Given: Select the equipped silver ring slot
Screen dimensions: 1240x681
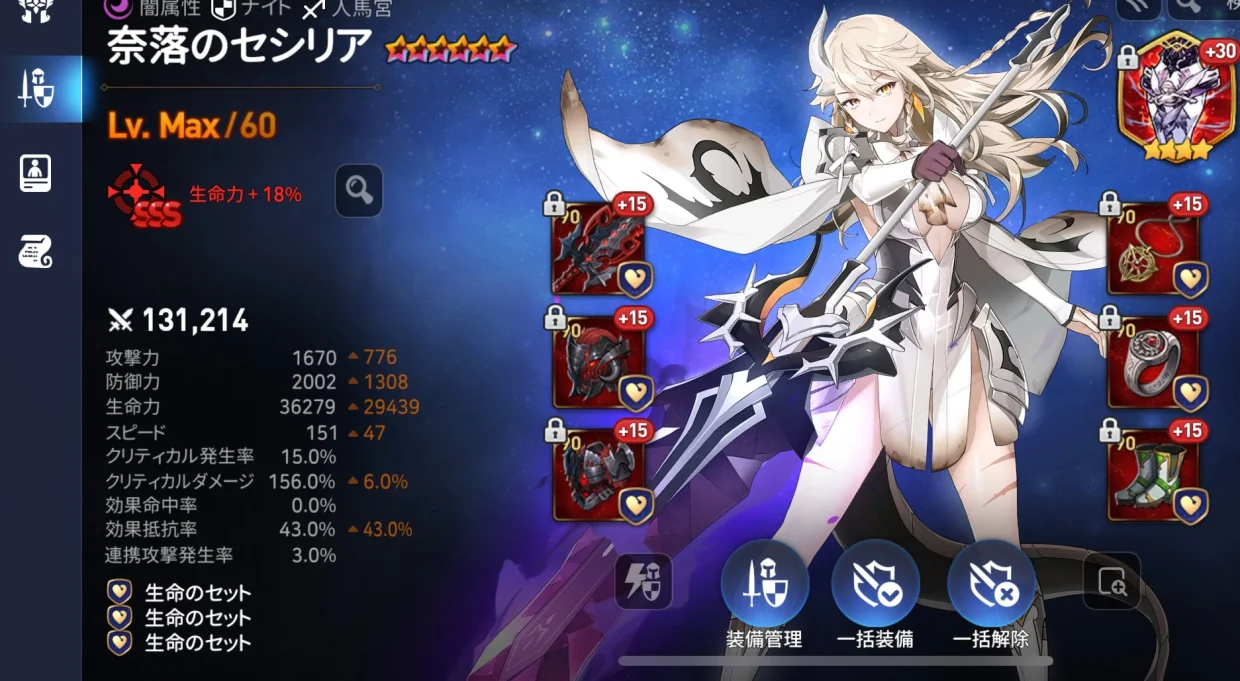Looking at the screenshot, I should pos(1153,361).
